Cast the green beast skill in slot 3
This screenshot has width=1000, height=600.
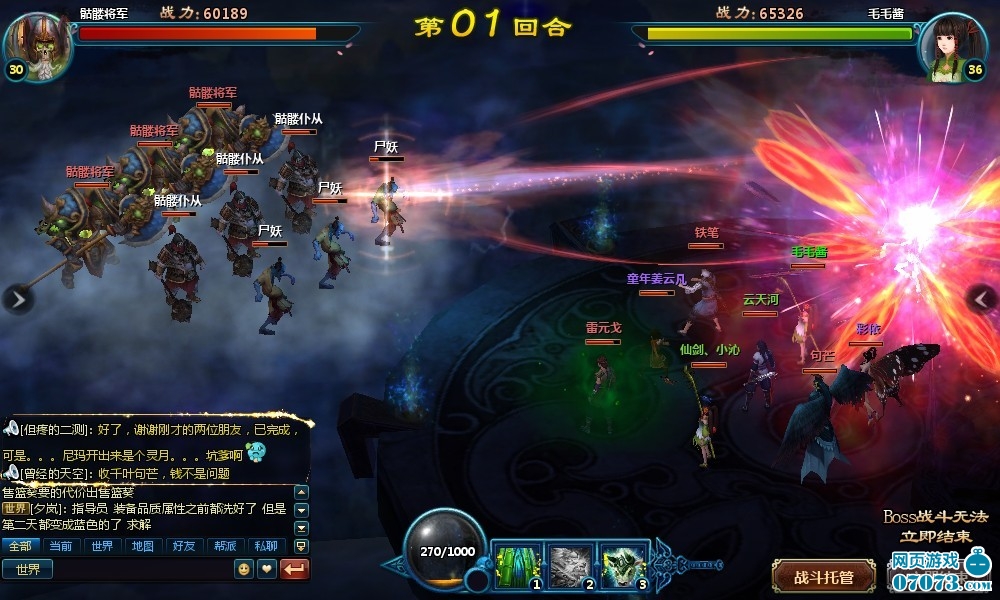pyautogui.click(x=625, y=566)
